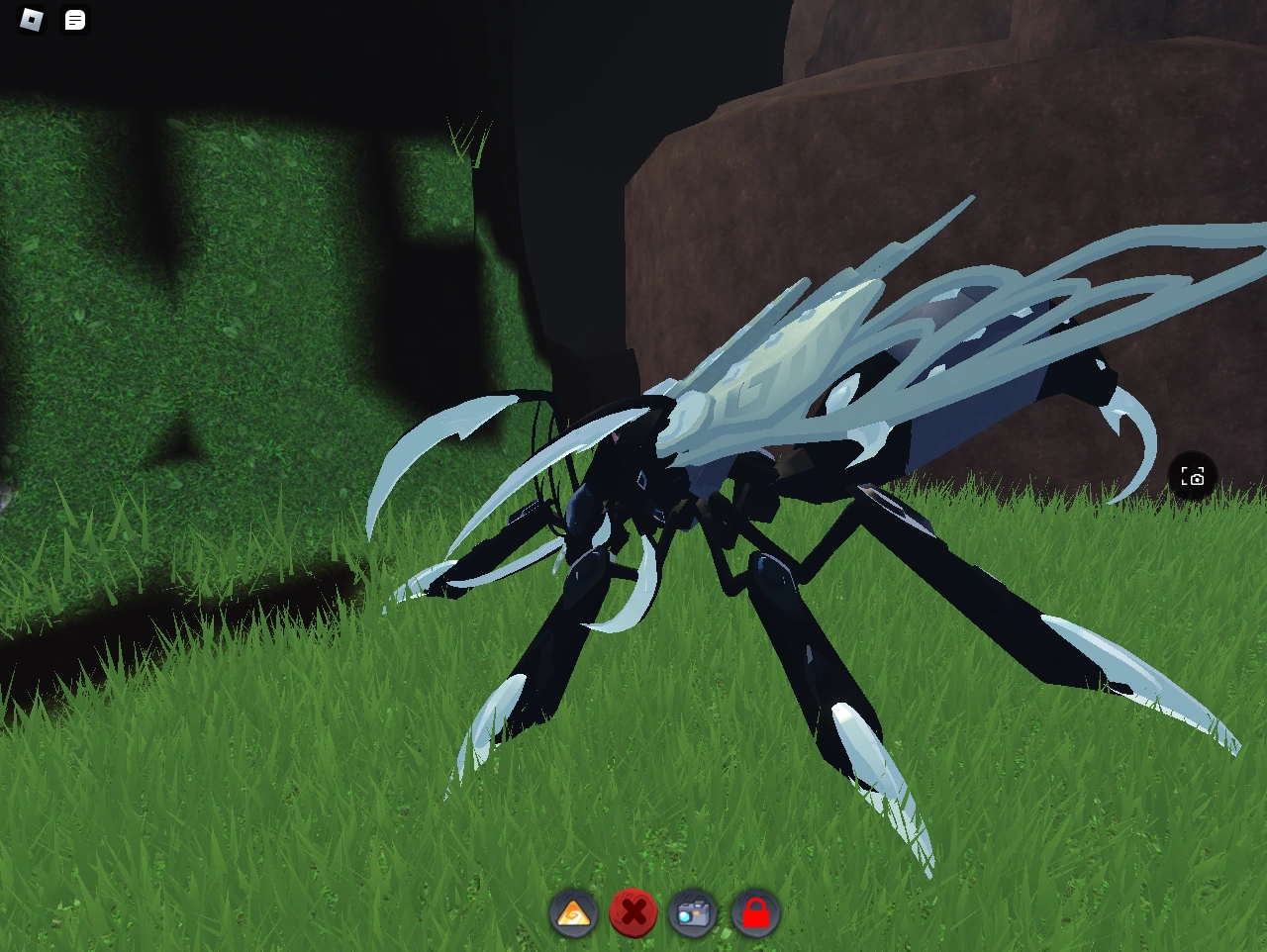The image size is (1267, 952).
Task: Dismiss with the red X button
Action: (x=634, y=914)
